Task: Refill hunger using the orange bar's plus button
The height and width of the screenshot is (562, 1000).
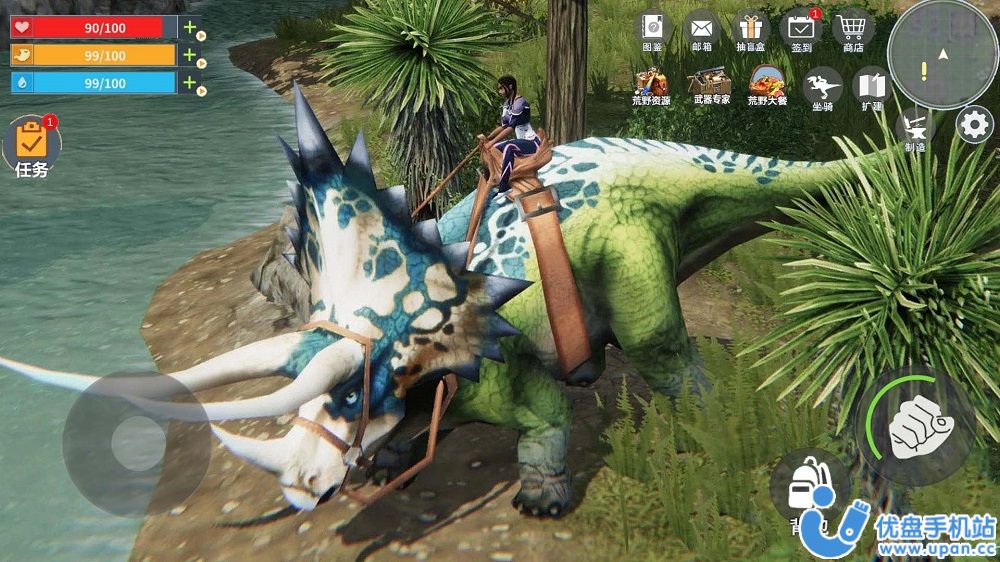Action: click(189, 55)
